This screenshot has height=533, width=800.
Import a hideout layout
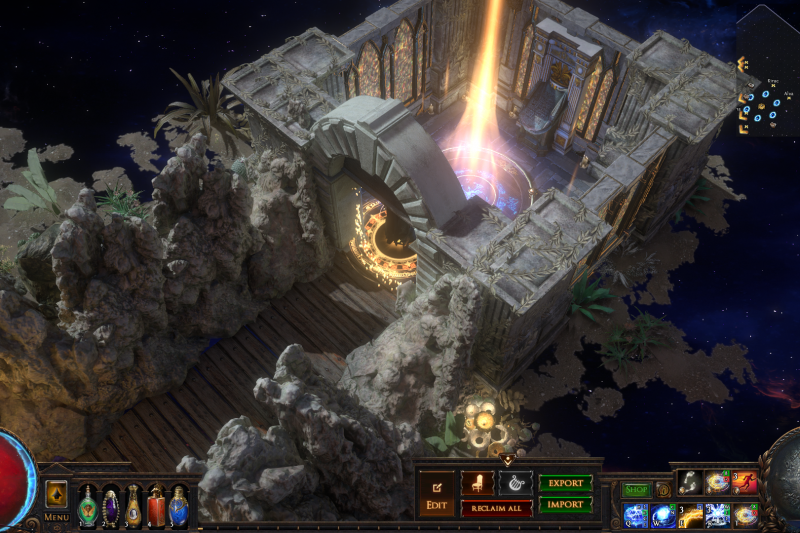pyautogui.click(x=565, y=505)
